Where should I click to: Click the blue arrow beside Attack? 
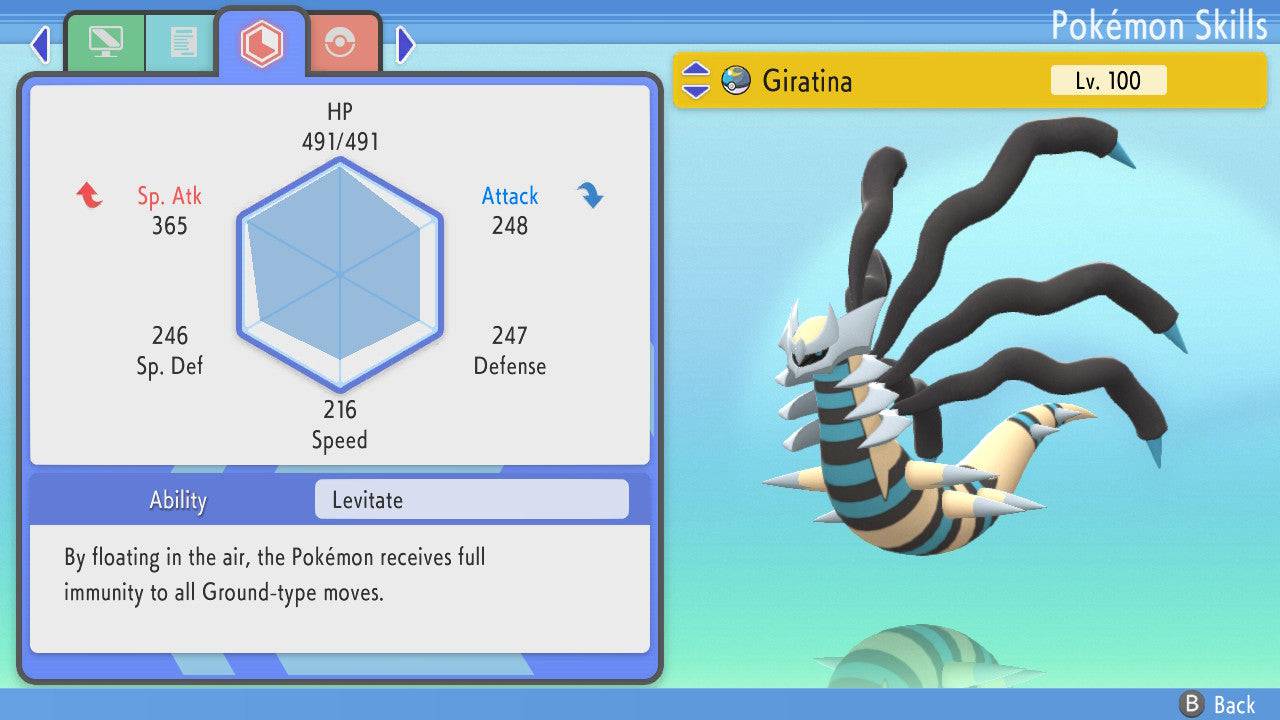coord(590,196)
